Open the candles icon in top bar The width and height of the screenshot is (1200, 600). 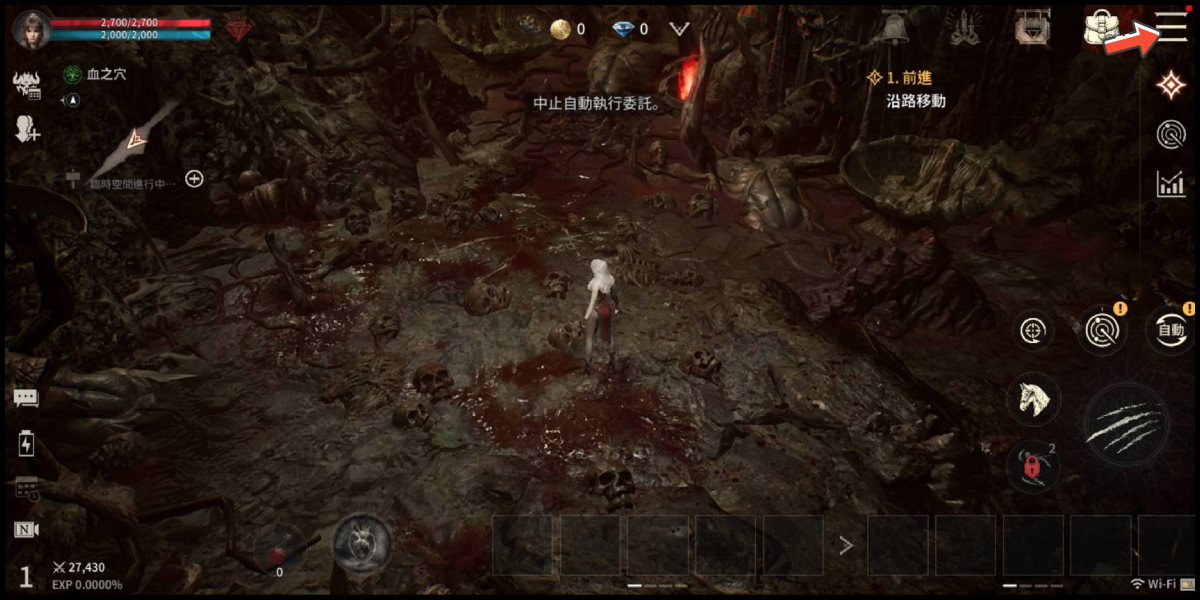click(x=963, y=28)
